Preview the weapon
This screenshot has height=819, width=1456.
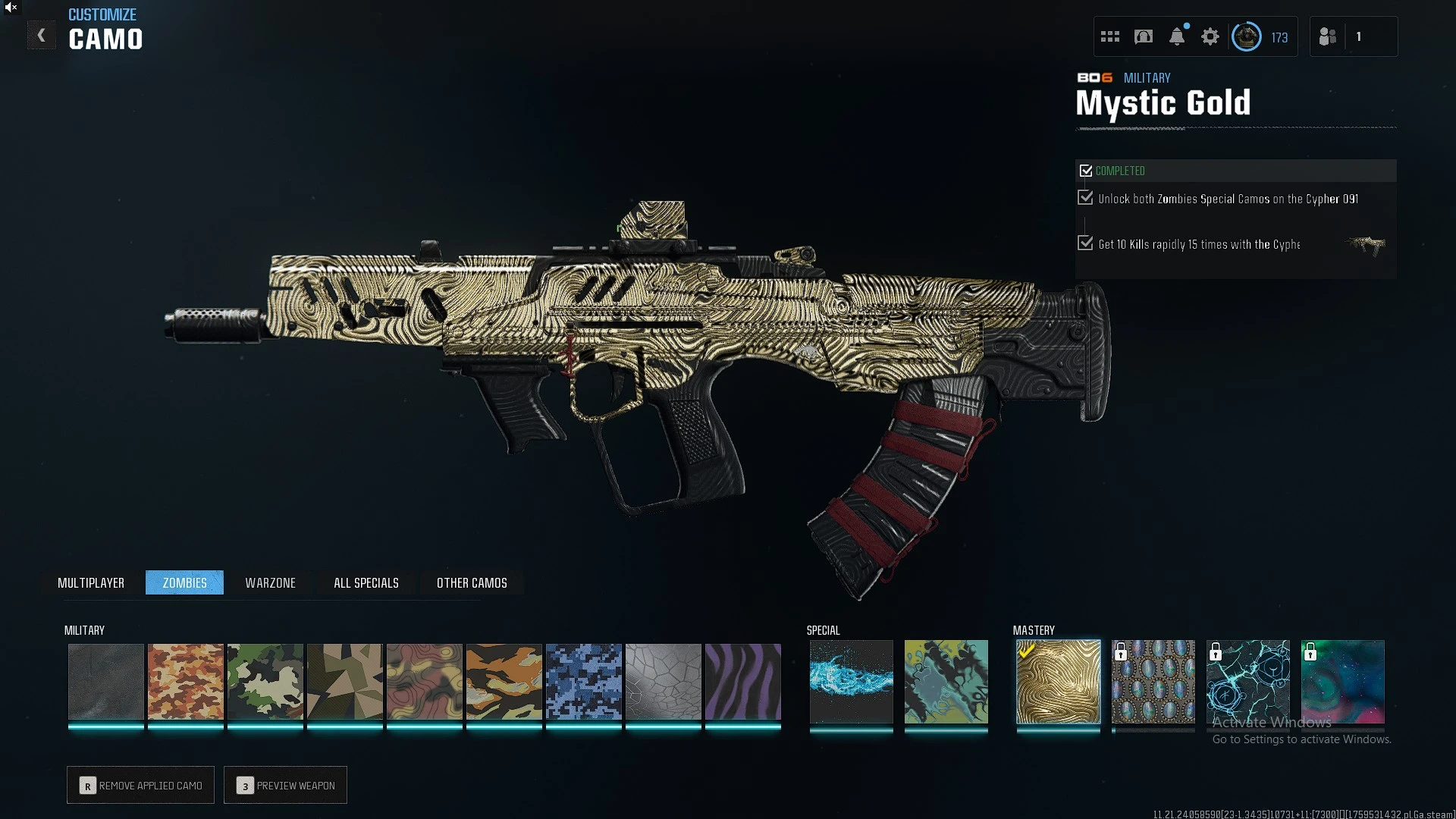pyautogui.click(x=286, y=785)
